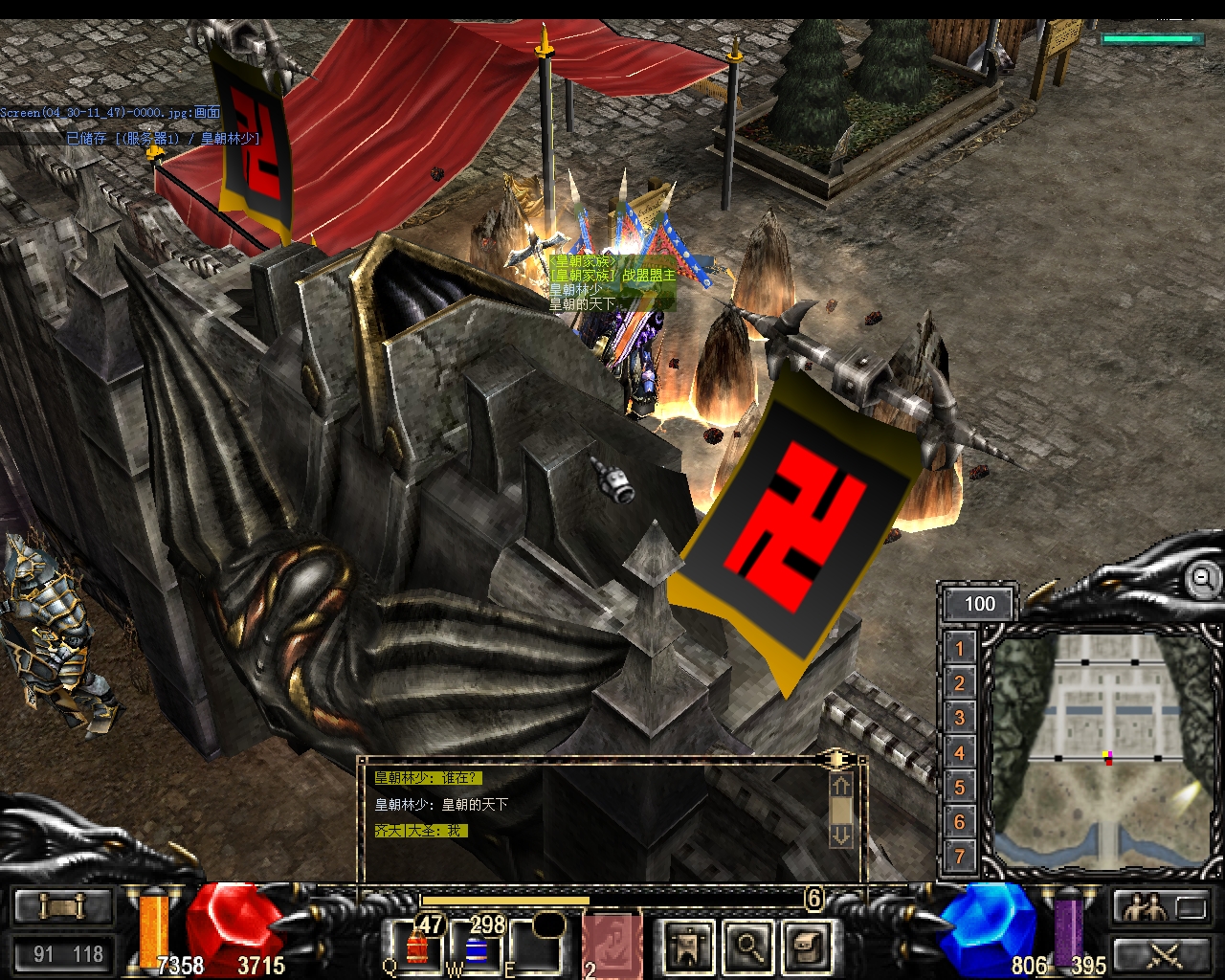Click the scroll icon button at bottom left
The height and width of the screenshot is (980, 1225).
click(x=62, y=905)
